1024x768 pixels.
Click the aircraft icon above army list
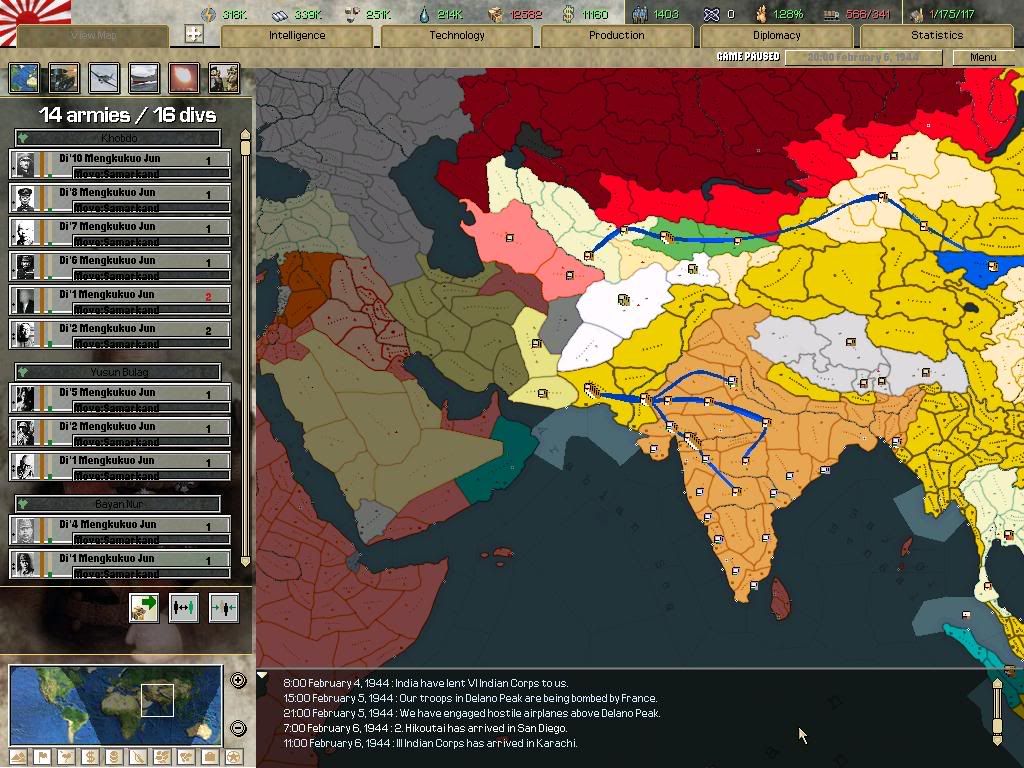104,78
